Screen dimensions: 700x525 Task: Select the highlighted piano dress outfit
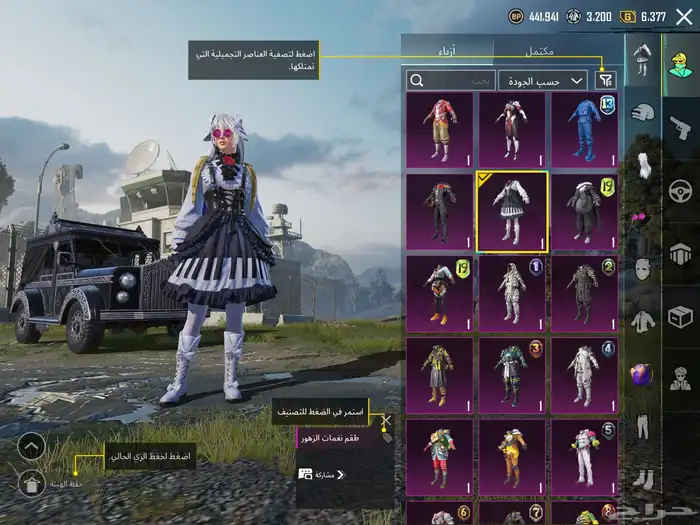pos(511,211)
